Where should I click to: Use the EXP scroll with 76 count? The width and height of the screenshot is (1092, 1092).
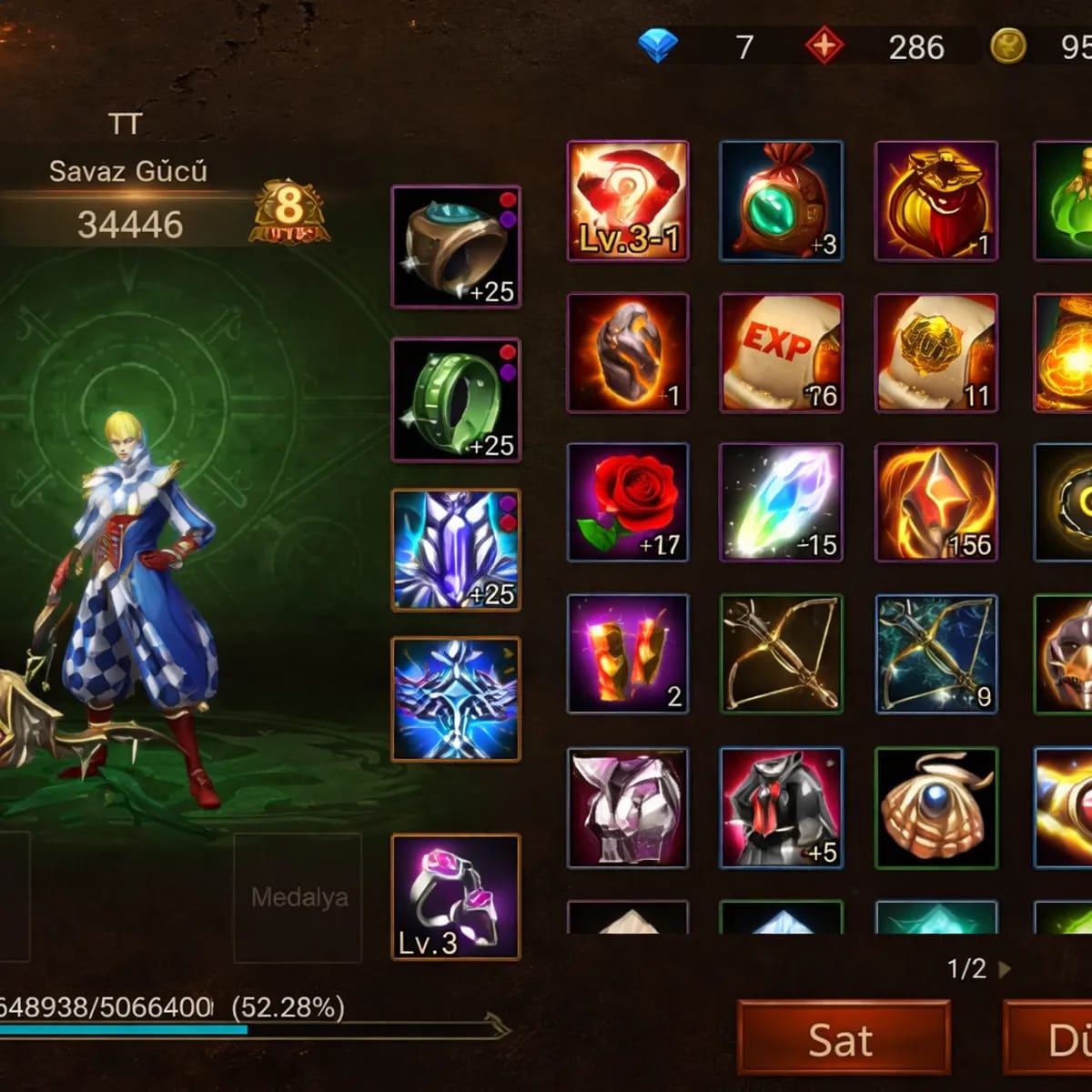click(782, 352)
